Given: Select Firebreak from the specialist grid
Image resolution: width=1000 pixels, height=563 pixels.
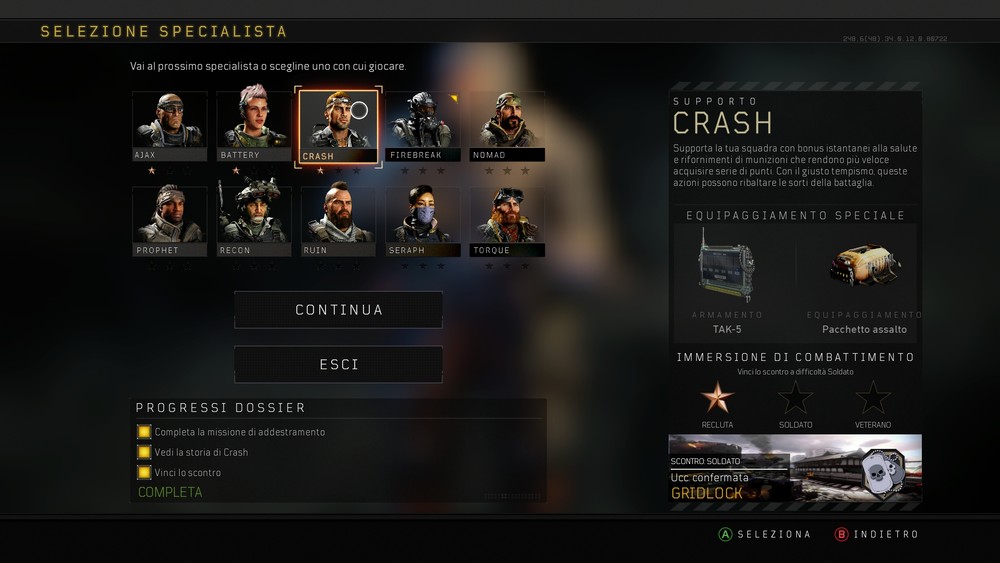Looking at the screenshot, I should click(423, 125).
